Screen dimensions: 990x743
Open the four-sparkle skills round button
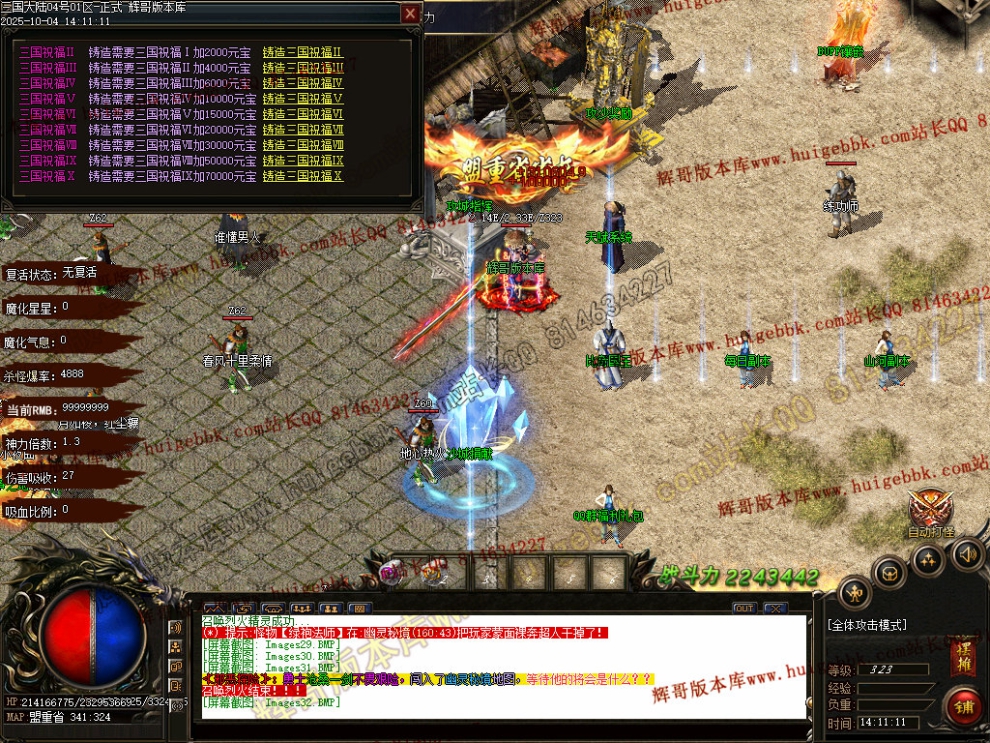pos(928,560)
